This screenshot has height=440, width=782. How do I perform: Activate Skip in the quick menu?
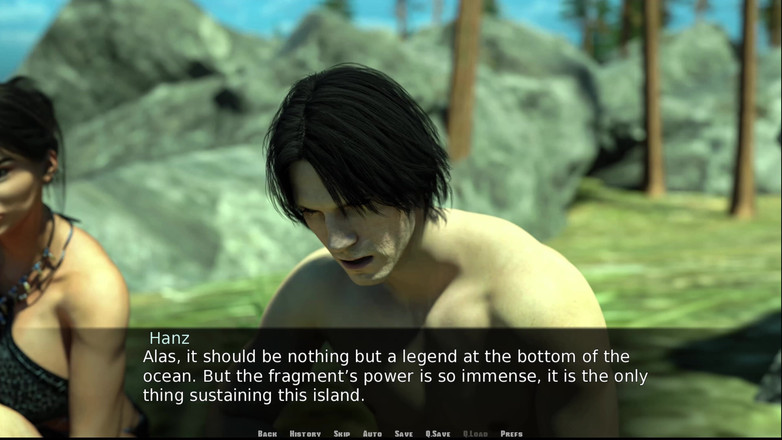pyautogui.click(x=342, y=434)
